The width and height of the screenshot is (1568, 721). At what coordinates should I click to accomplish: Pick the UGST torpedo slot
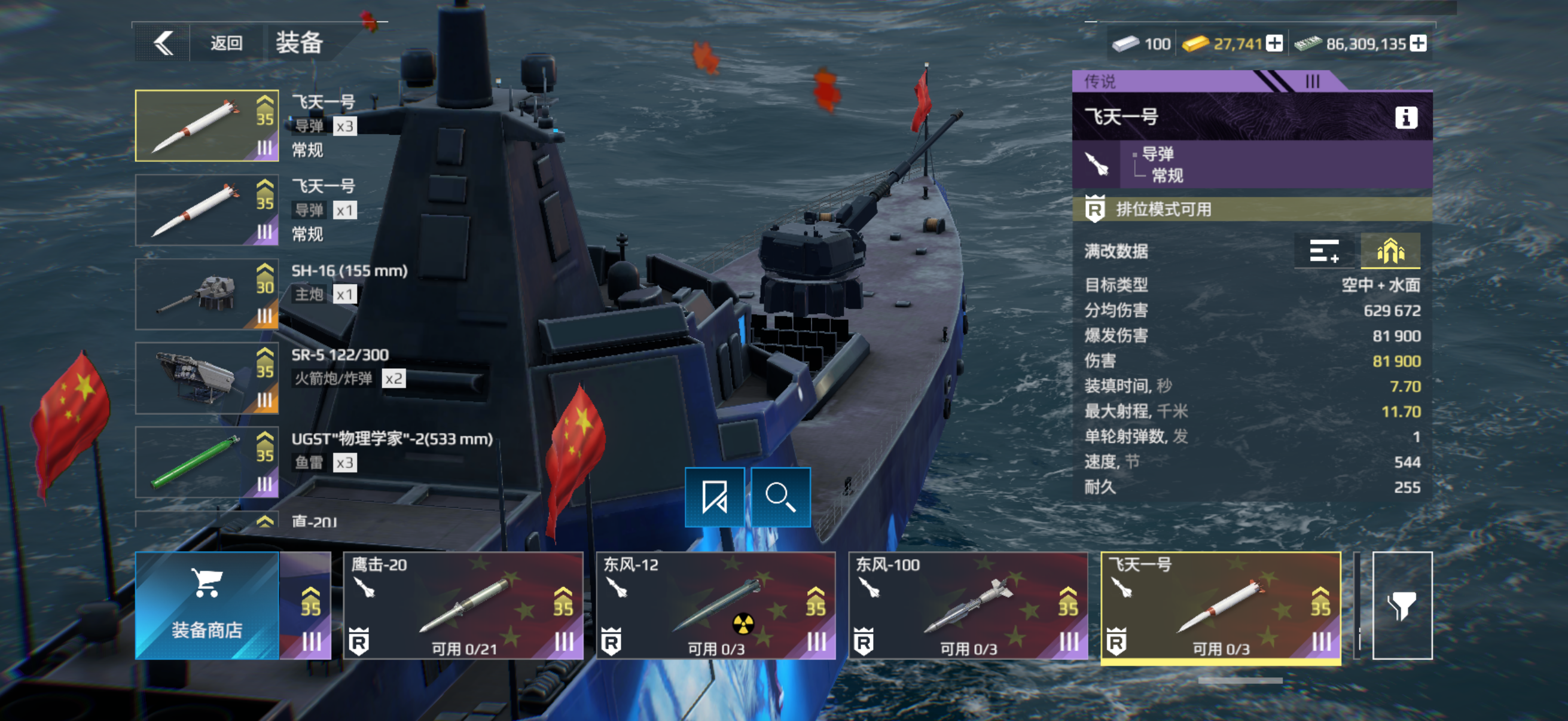[206, 462]
